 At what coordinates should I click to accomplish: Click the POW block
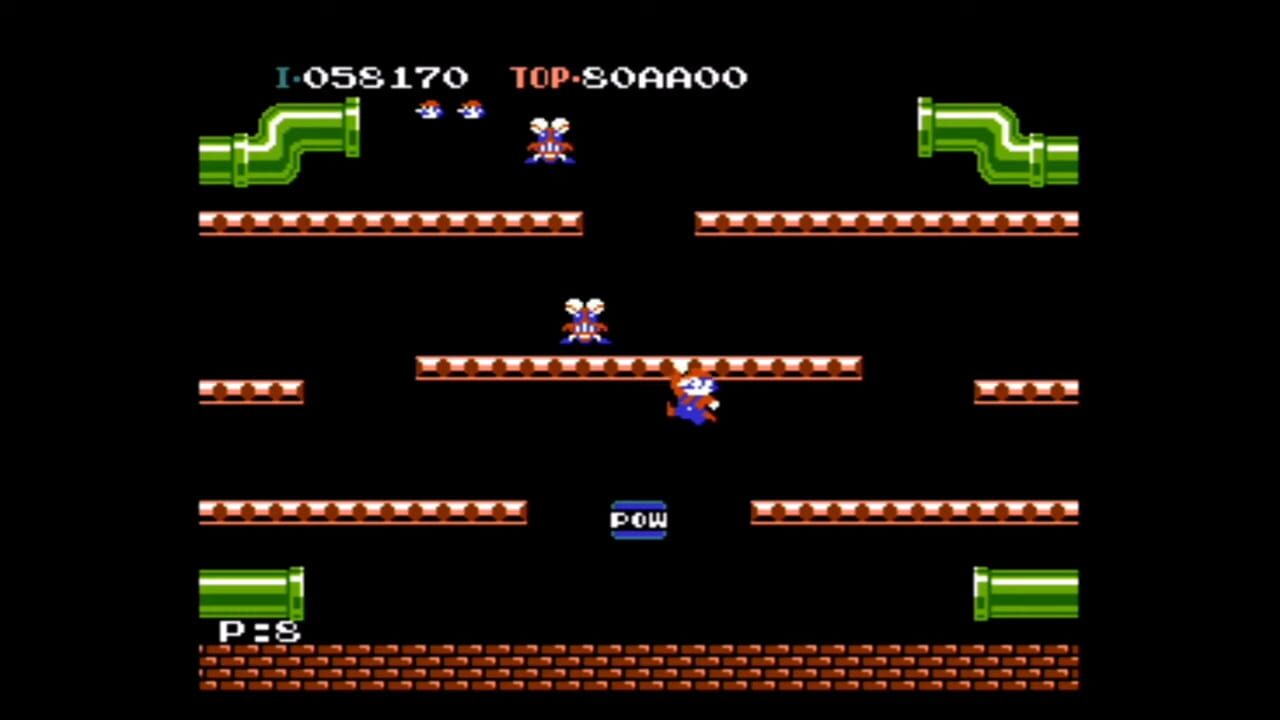639,519
